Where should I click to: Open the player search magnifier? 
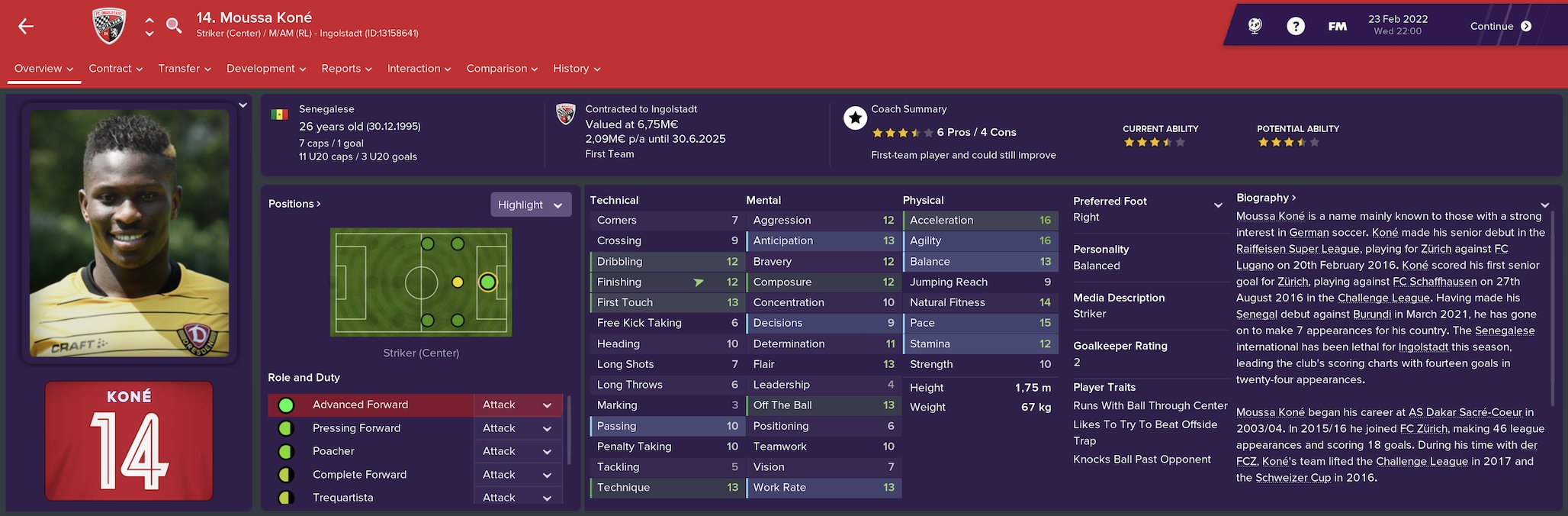[x=174, y=26]
